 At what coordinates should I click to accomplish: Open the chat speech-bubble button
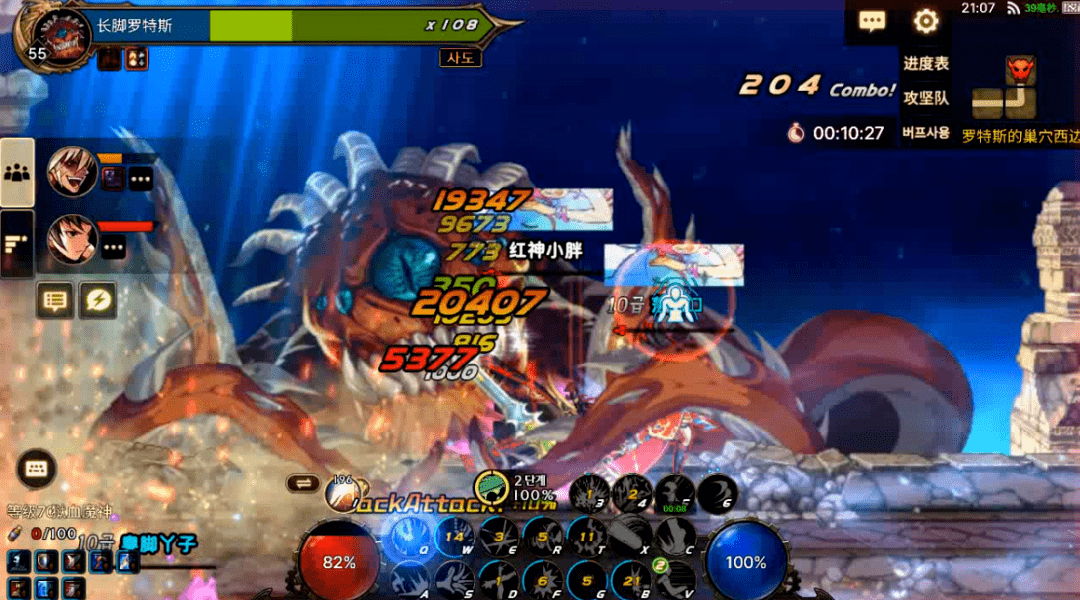873,22
